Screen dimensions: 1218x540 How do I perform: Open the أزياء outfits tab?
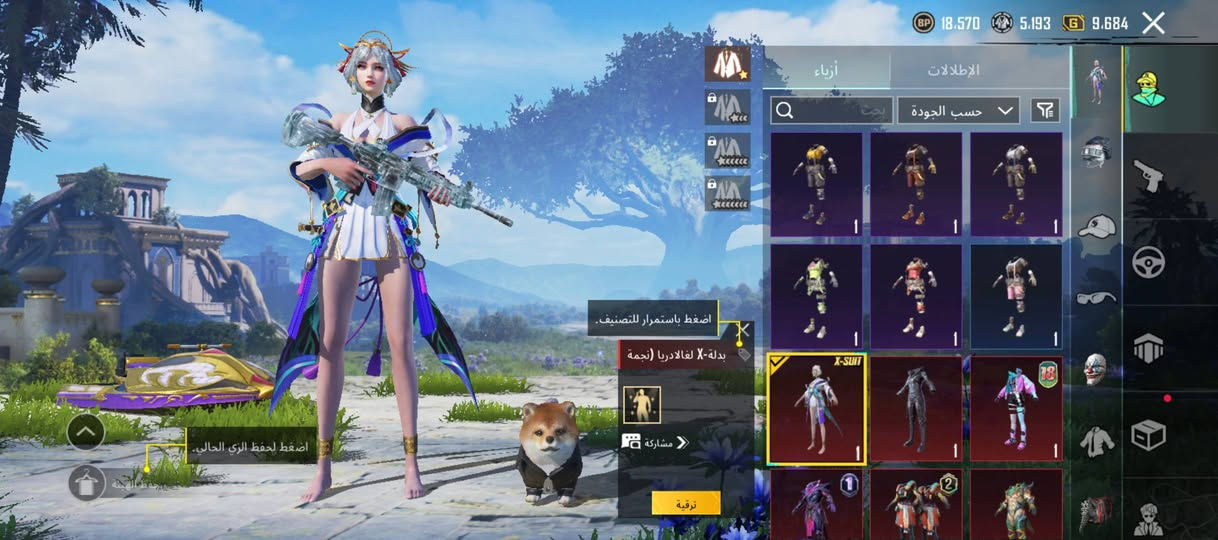click(829, 70)
